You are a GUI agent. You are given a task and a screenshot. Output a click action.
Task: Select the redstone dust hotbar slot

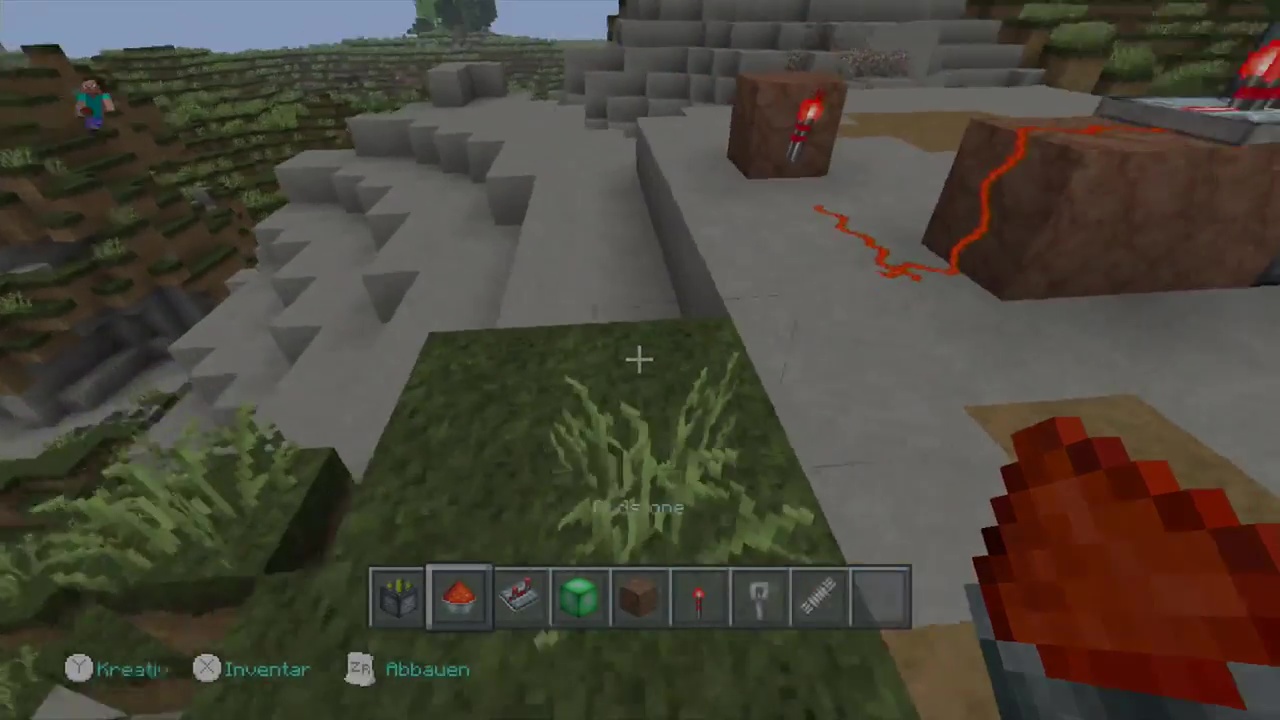click(x=459, y=598)
